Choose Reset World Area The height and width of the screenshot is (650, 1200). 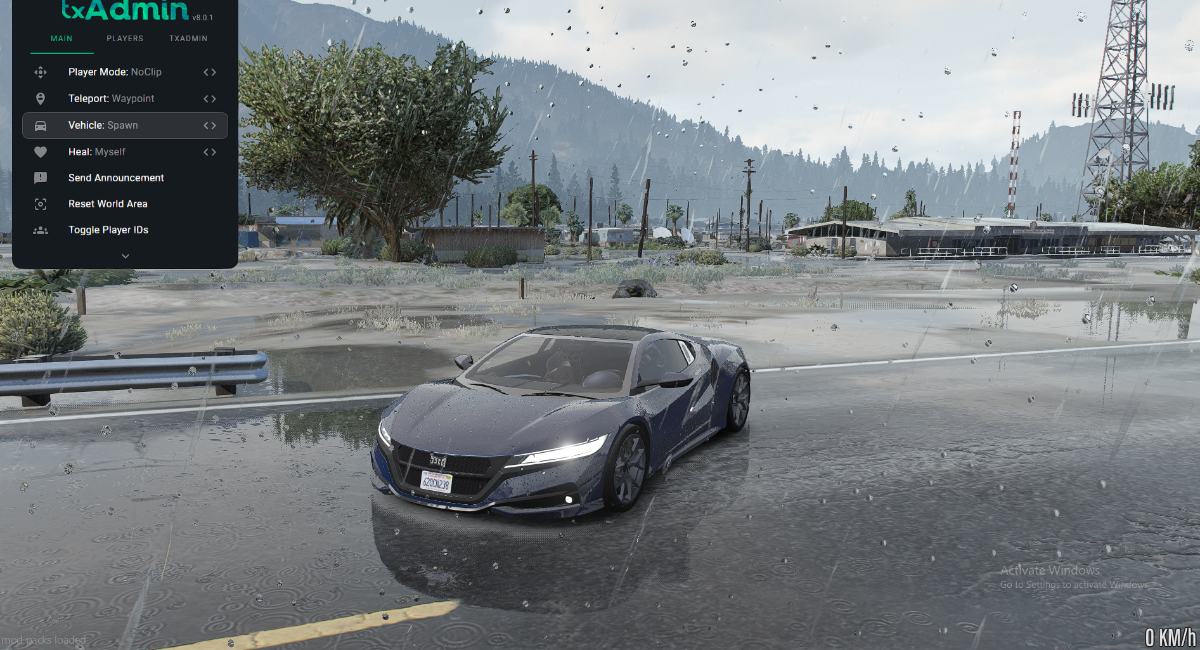108,204
